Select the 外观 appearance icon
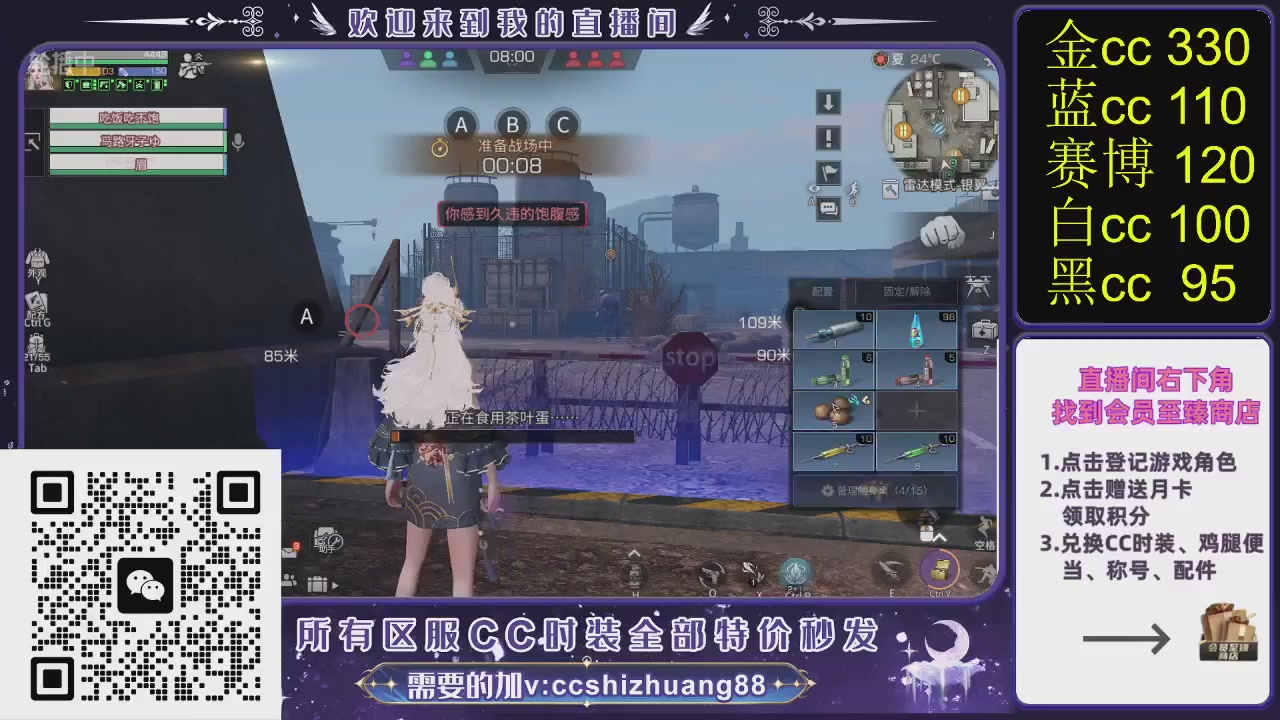The height and width of the screenshot is (720, 1280). tap(37, 259)
